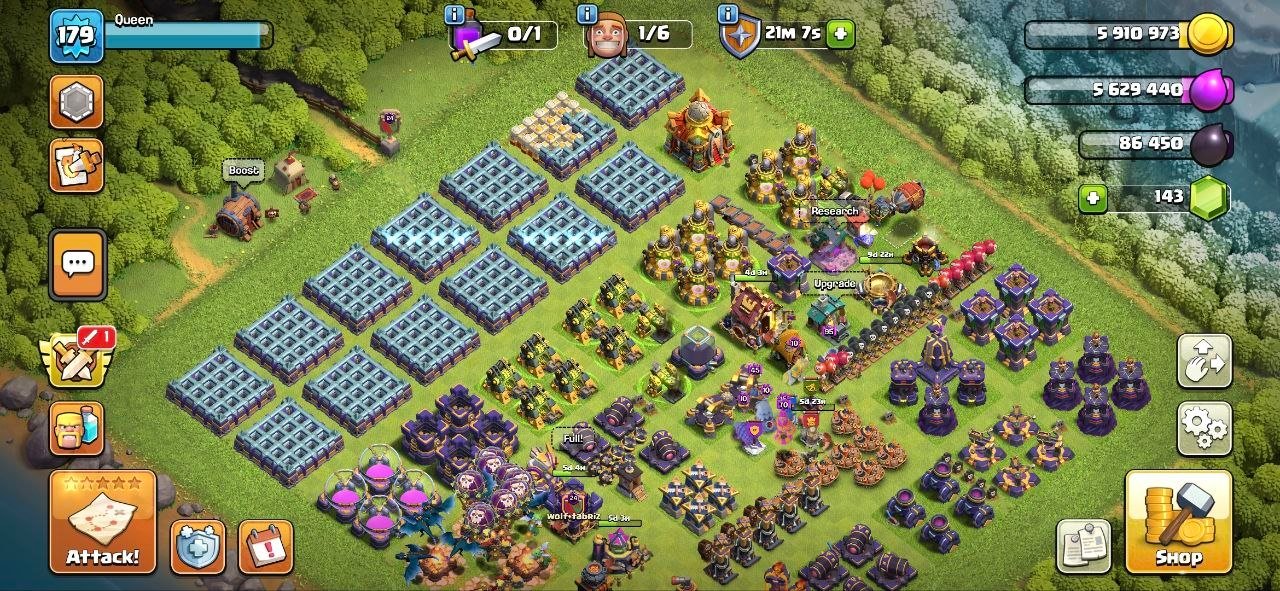Image resolution: width=1280 pixels, height=591 pixels.
Task: Add gems with the green plus
Action: (1092, 198)
